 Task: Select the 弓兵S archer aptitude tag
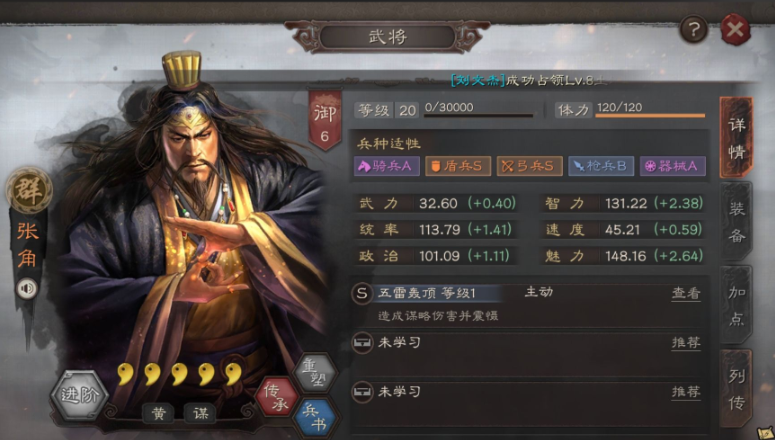(x=529, y=166)
